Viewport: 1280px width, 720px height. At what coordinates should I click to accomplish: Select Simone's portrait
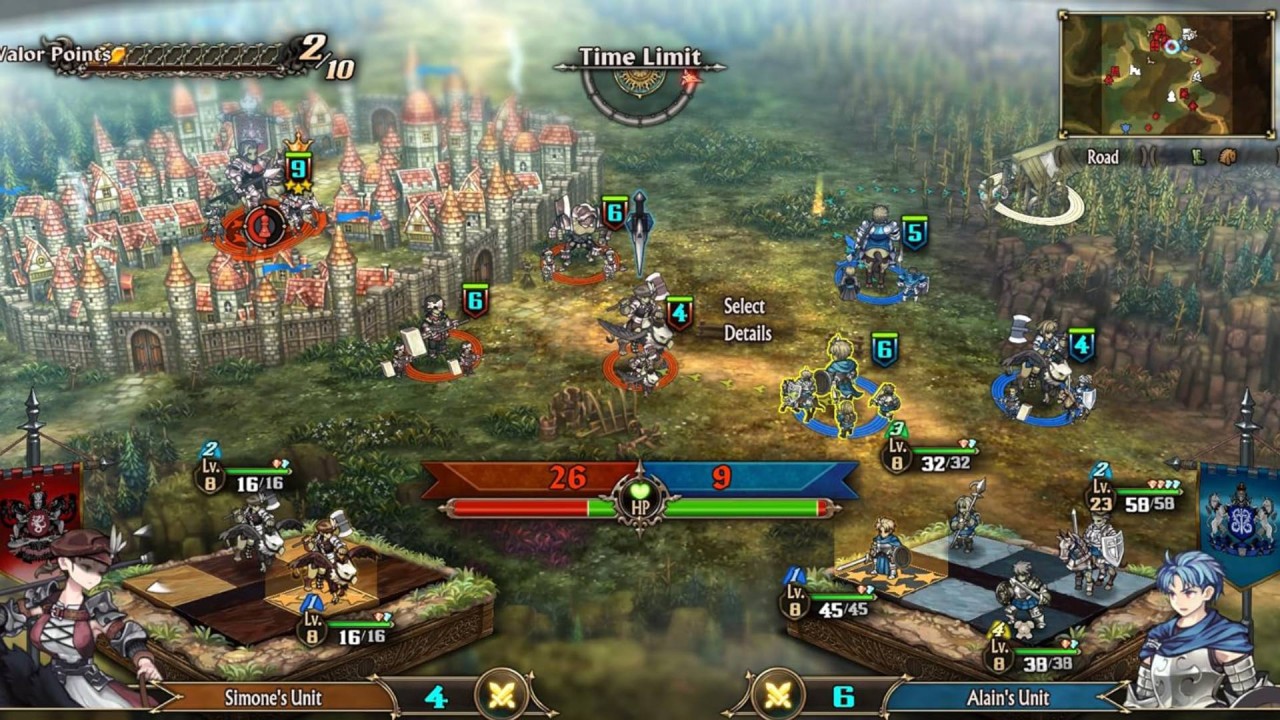(80, 620)
